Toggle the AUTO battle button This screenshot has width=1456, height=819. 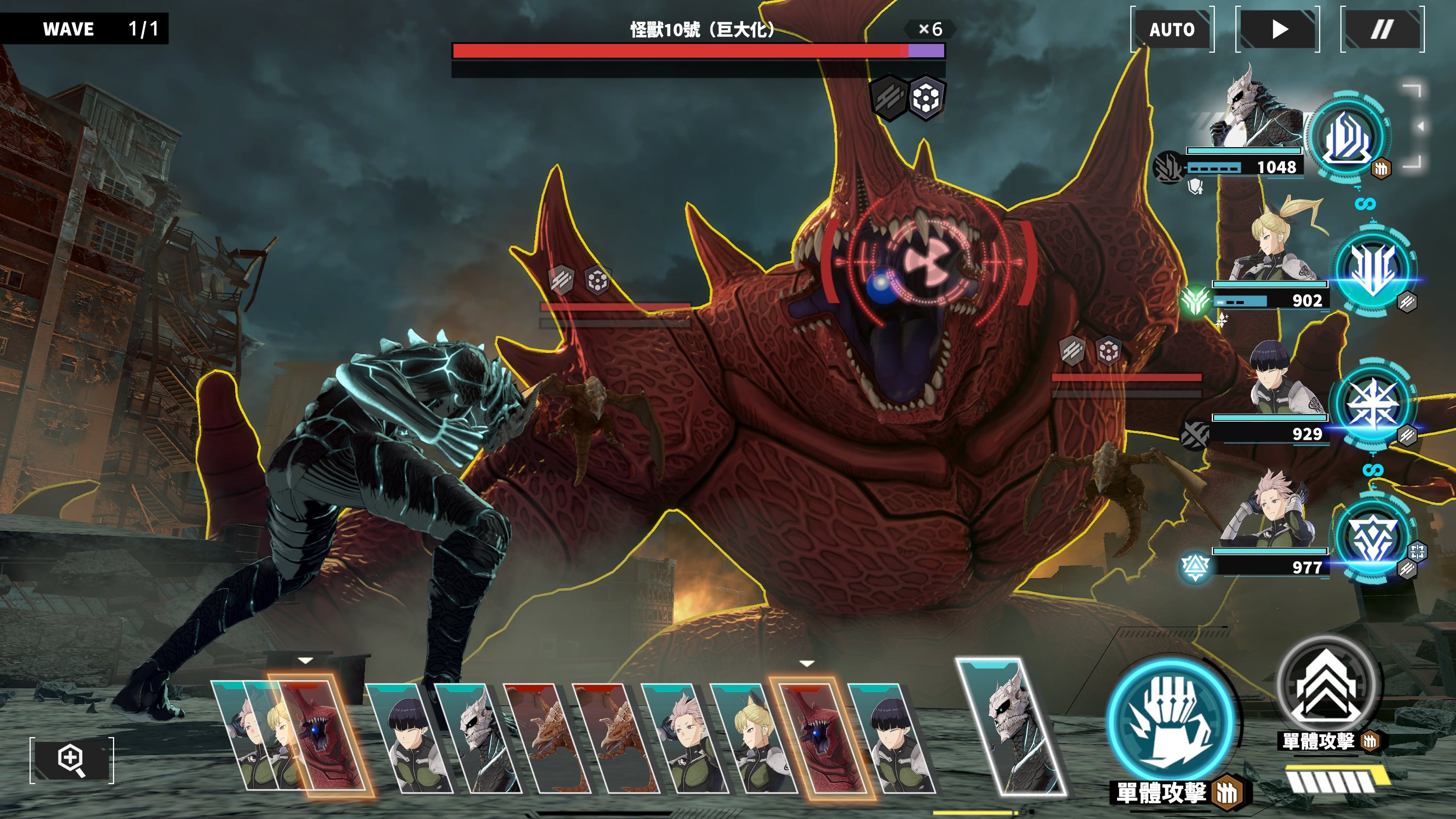1172,30
